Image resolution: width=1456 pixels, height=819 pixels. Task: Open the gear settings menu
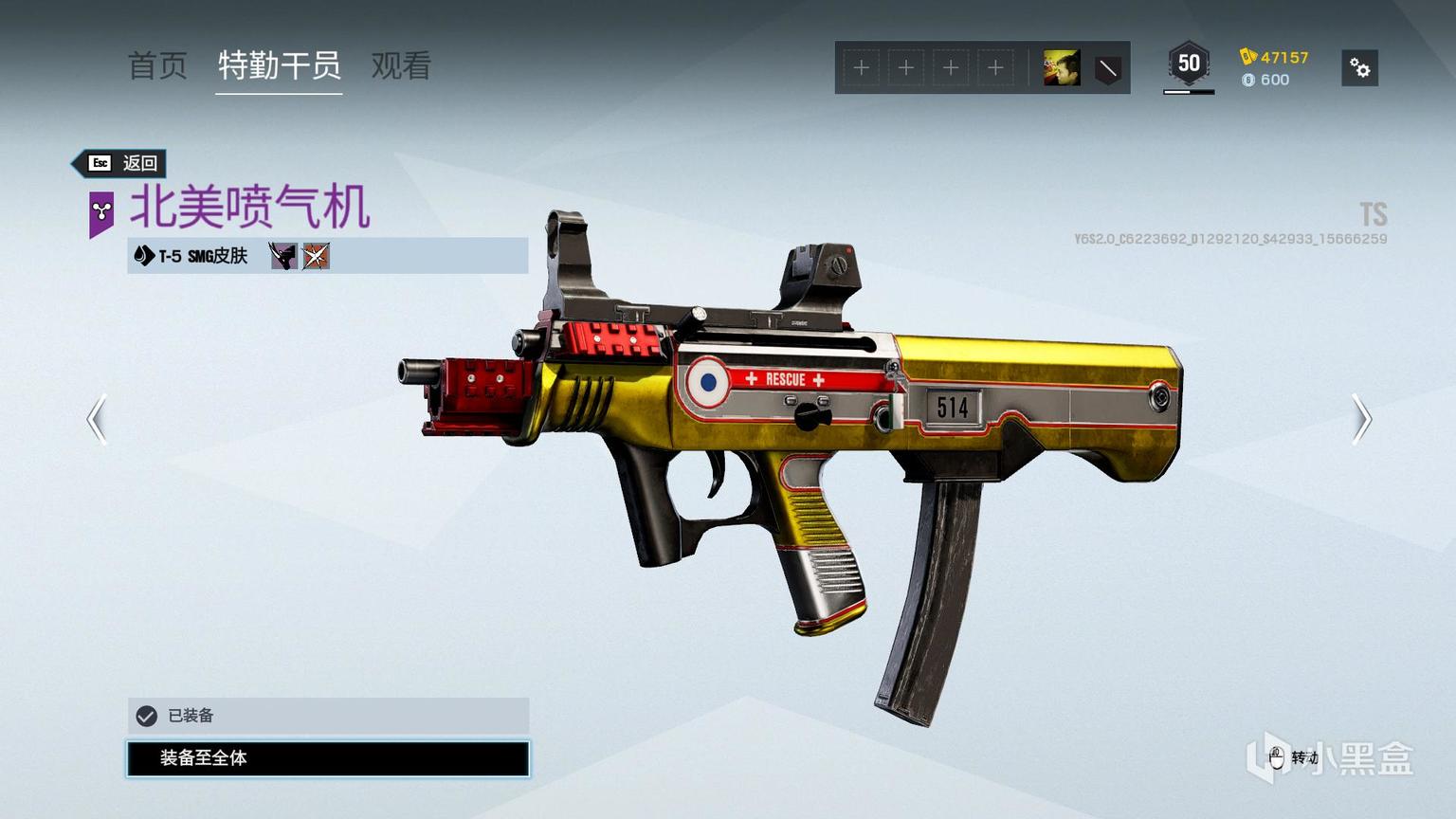pos(1359,68)
